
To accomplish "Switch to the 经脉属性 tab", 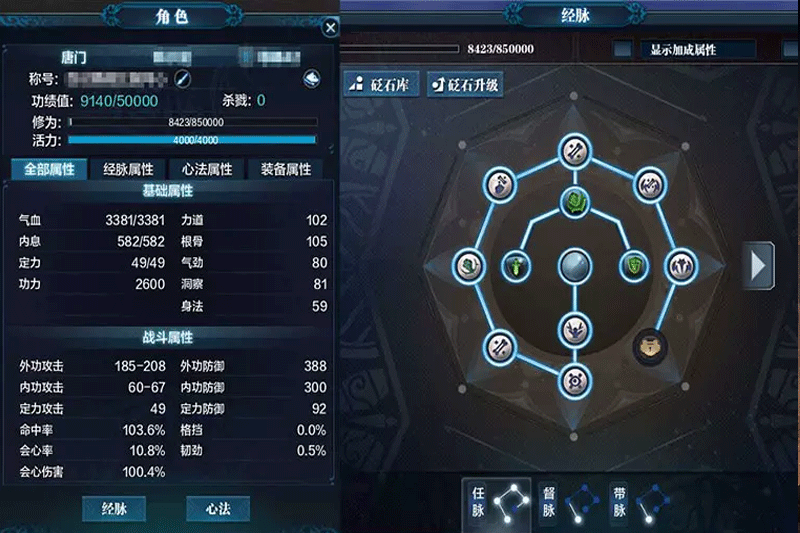I will click(128, 169).
